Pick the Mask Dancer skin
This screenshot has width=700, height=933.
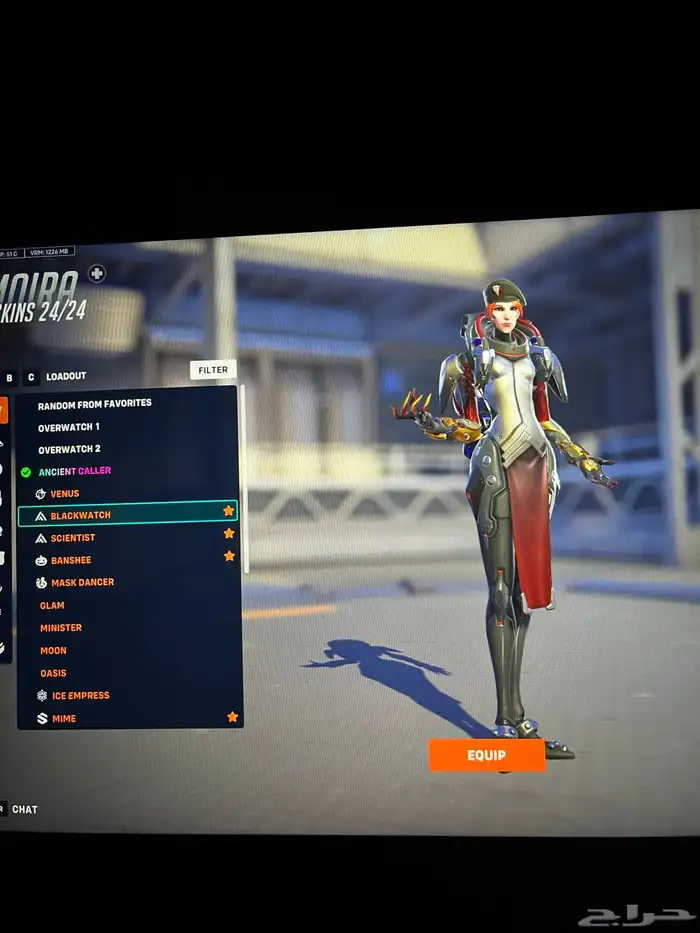click(x=82, y=582)
